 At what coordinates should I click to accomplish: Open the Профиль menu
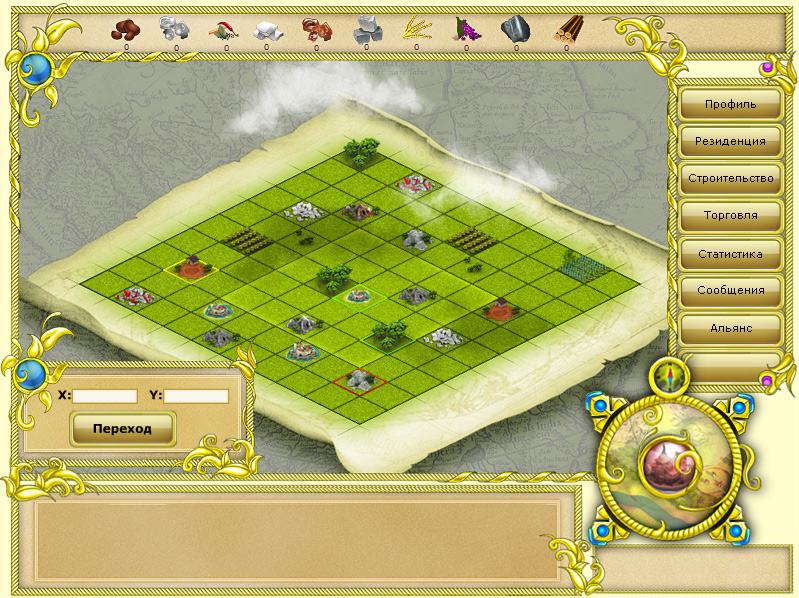click(x=730, y=104)
